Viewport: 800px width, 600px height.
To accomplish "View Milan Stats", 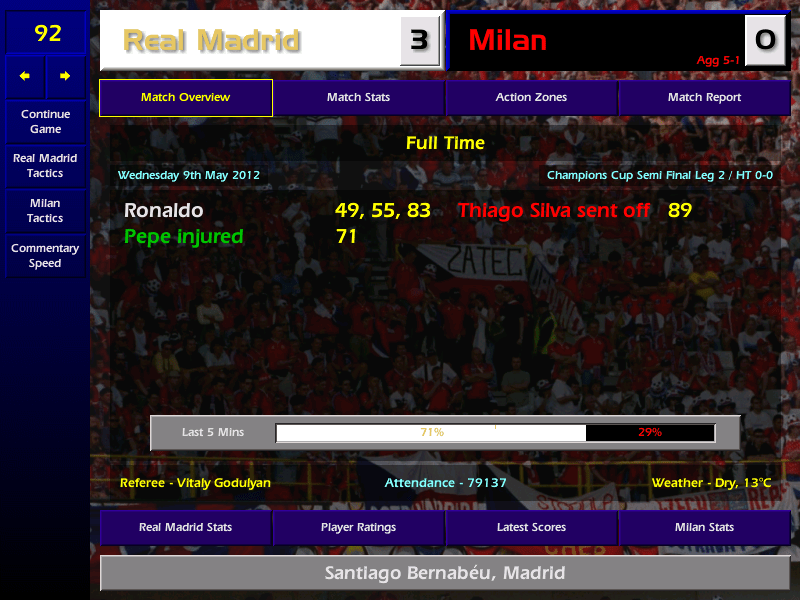I will [x=704, y=527].
